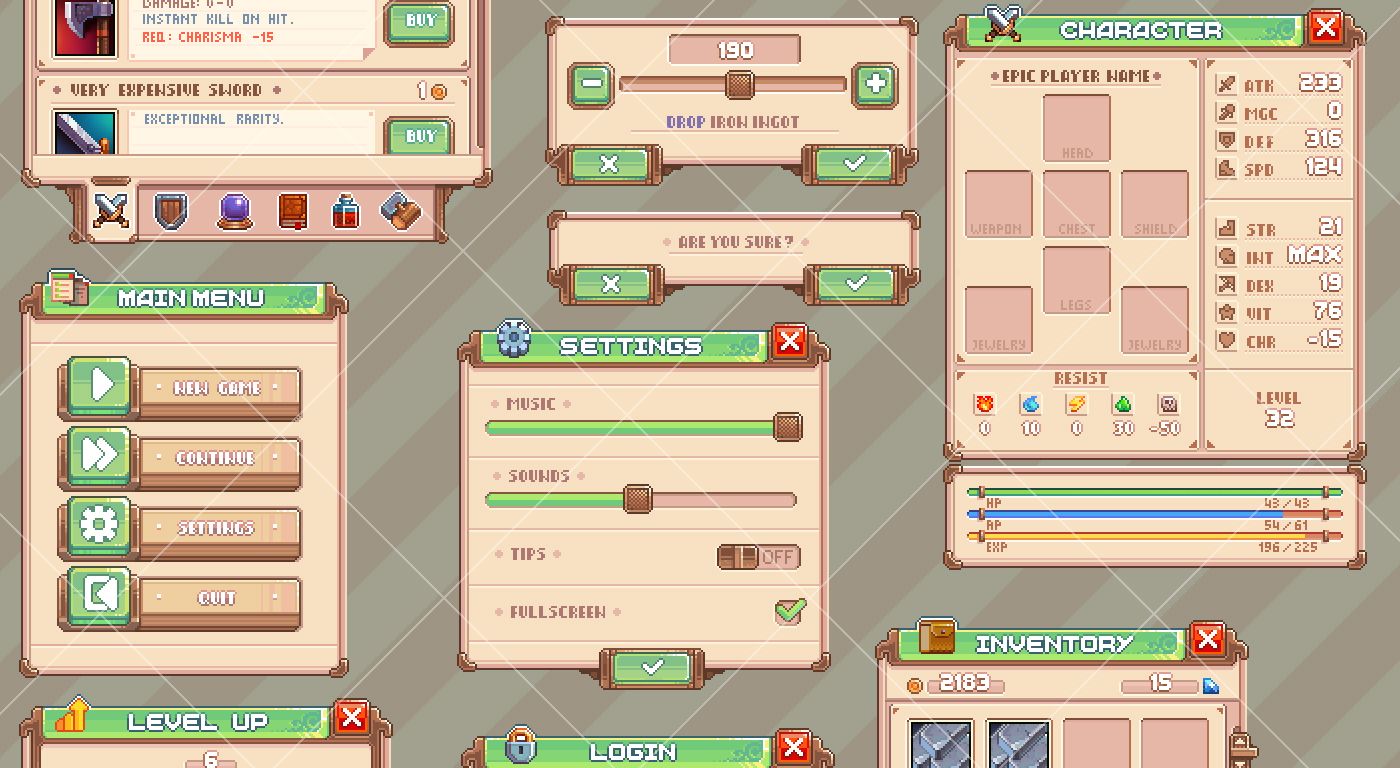
Task: Decrease drop amount with minus button
Action: (x=591, y=85)
